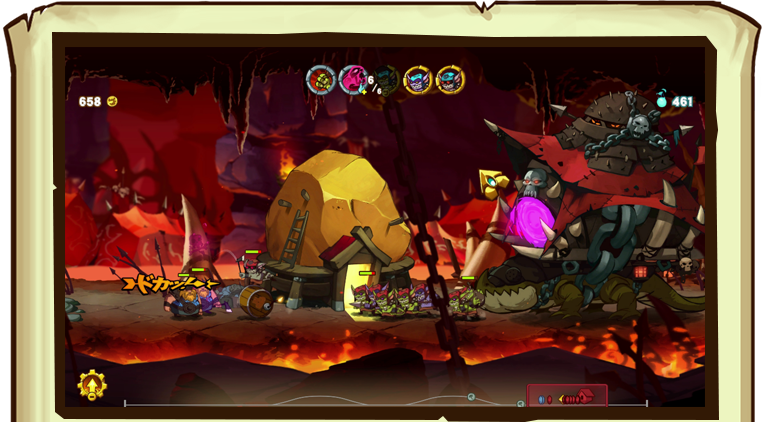Viewport: 766px width, 422px height.
Task: Use the pink potion flask ability
Action: [353, 79]
